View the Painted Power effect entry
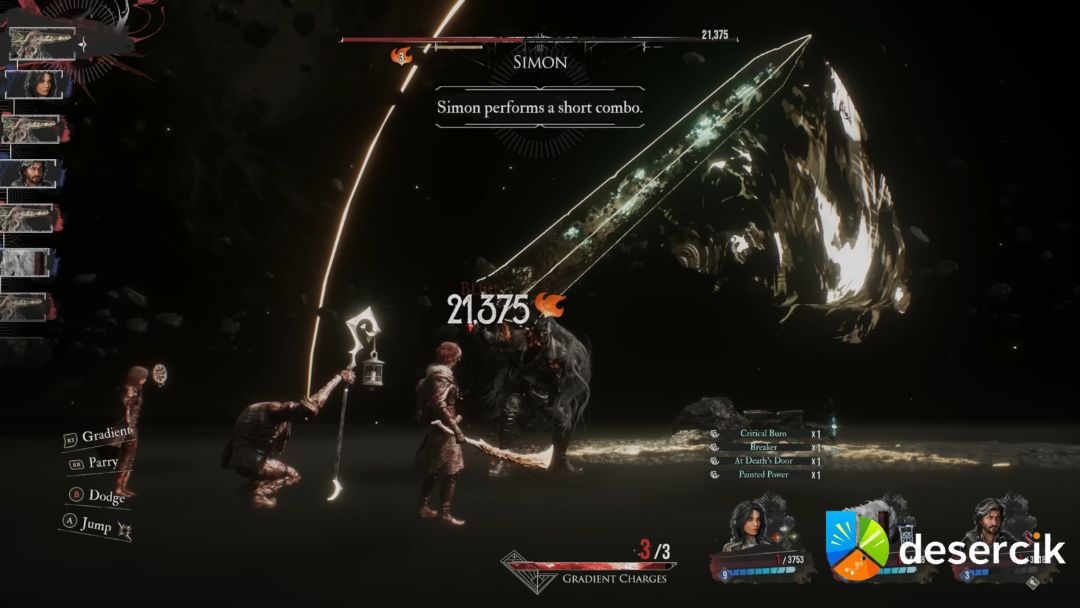The width and height of the screenshot is (1080, 608). tap(763, 475)
